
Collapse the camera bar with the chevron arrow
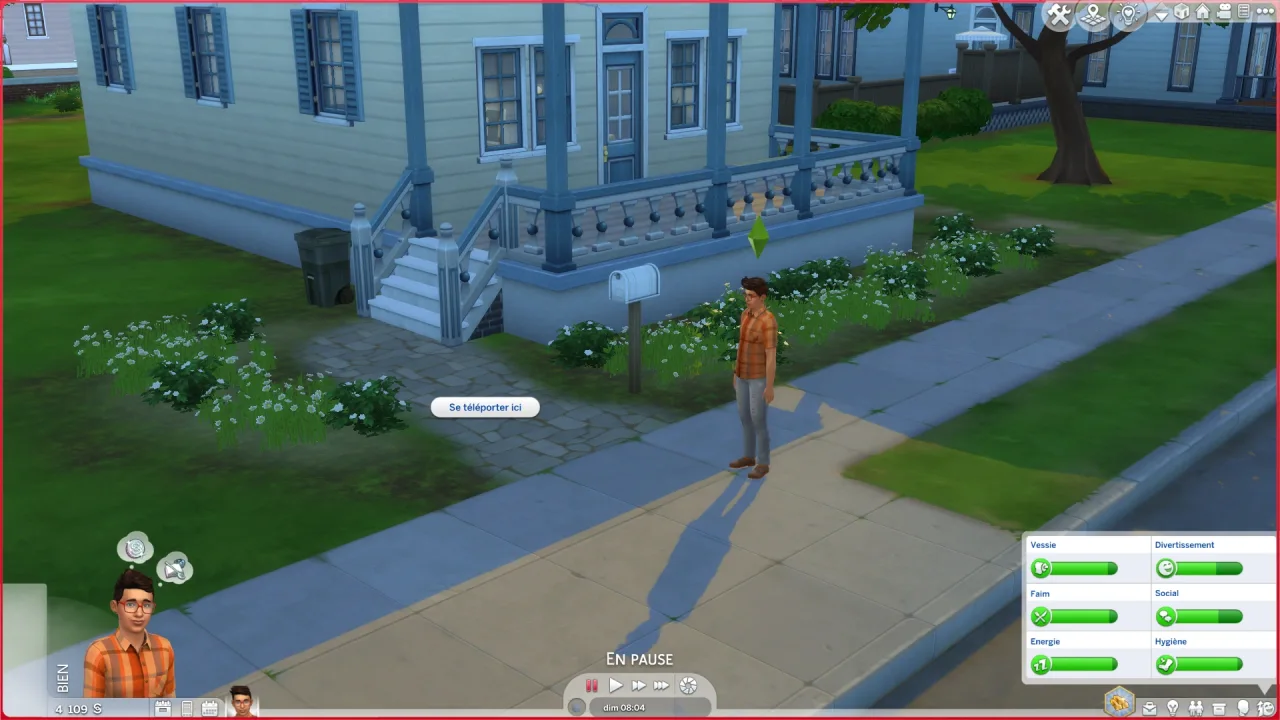(x=1161, y=12)
